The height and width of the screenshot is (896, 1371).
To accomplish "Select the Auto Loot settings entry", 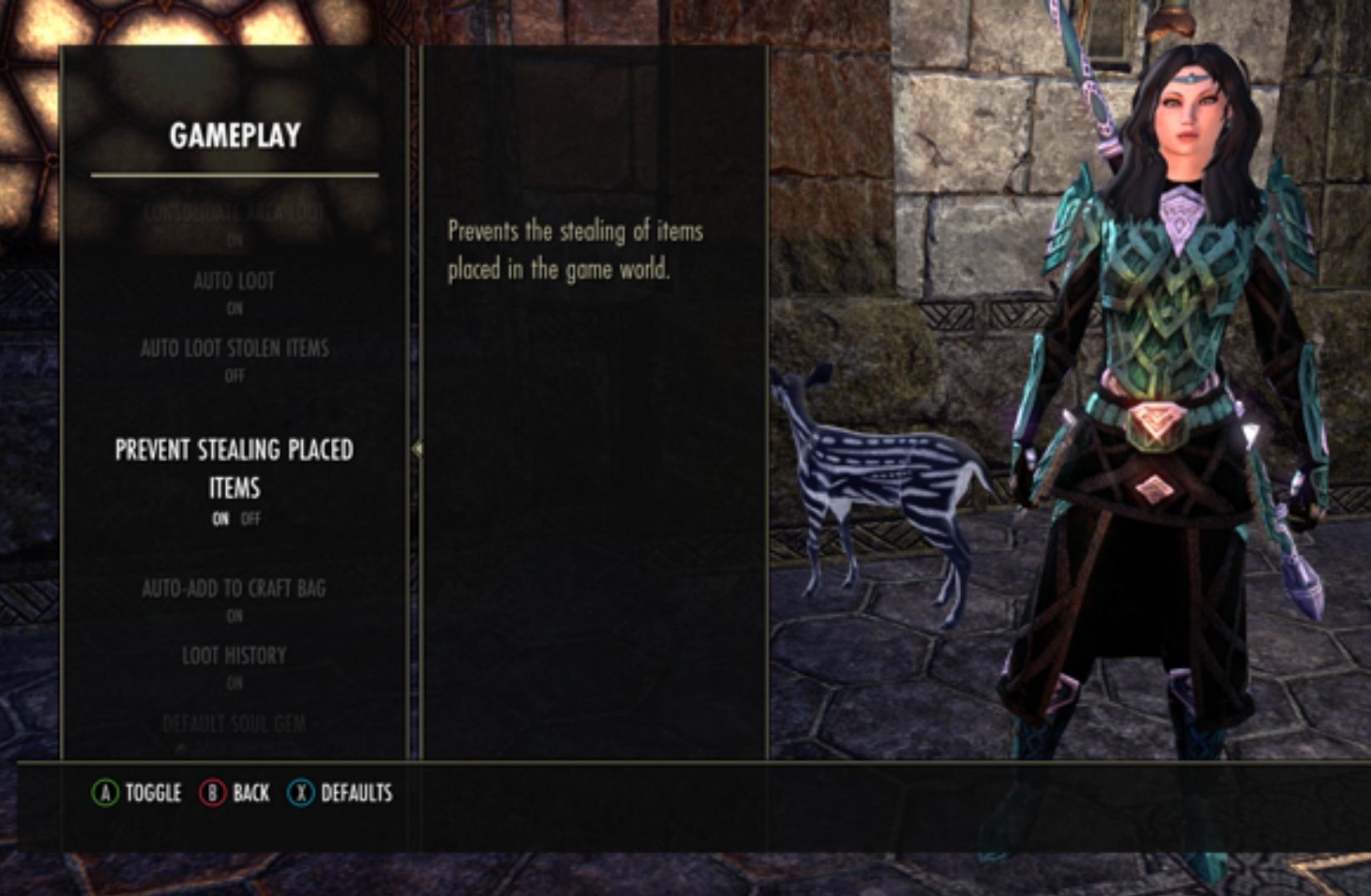I will pyautogui.click(x=234, y=281).
